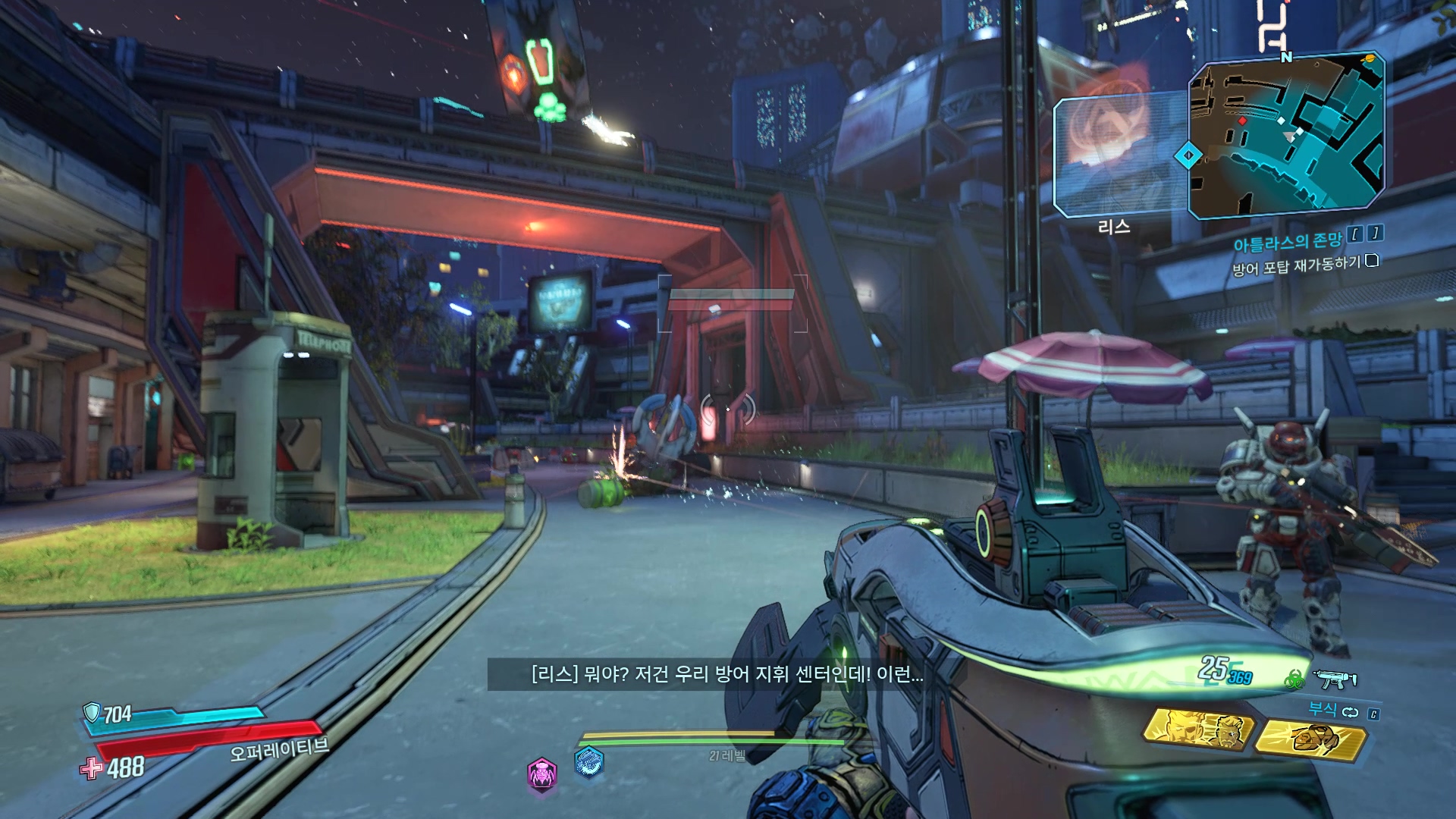Viewport: 1456px width, 819px height.
Task: Click the blue diamond waypoint beside minimap
Action: (1188, 155)
